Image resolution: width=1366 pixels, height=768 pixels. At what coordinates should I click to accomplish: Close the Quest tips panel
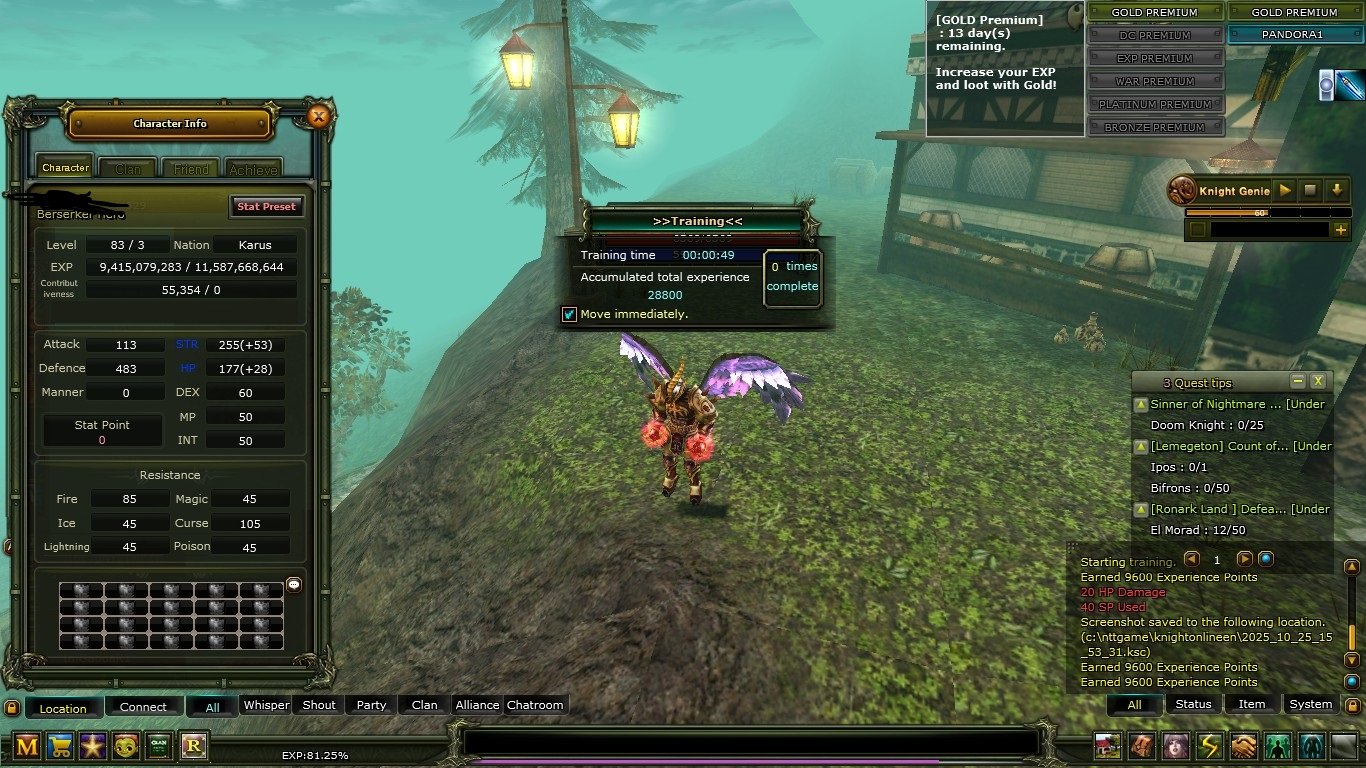1318,381
